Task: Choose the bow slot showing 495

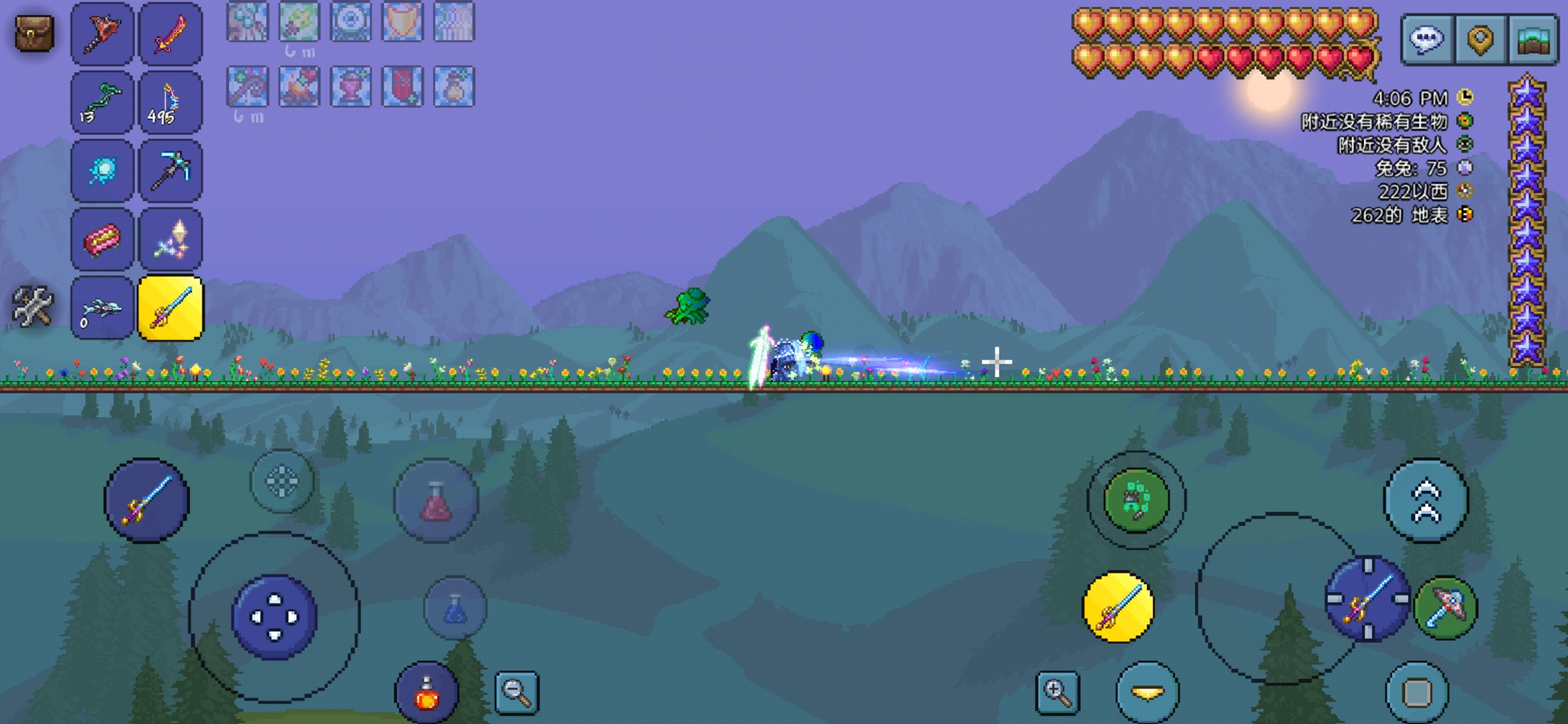Action: [x=170, y=103]
